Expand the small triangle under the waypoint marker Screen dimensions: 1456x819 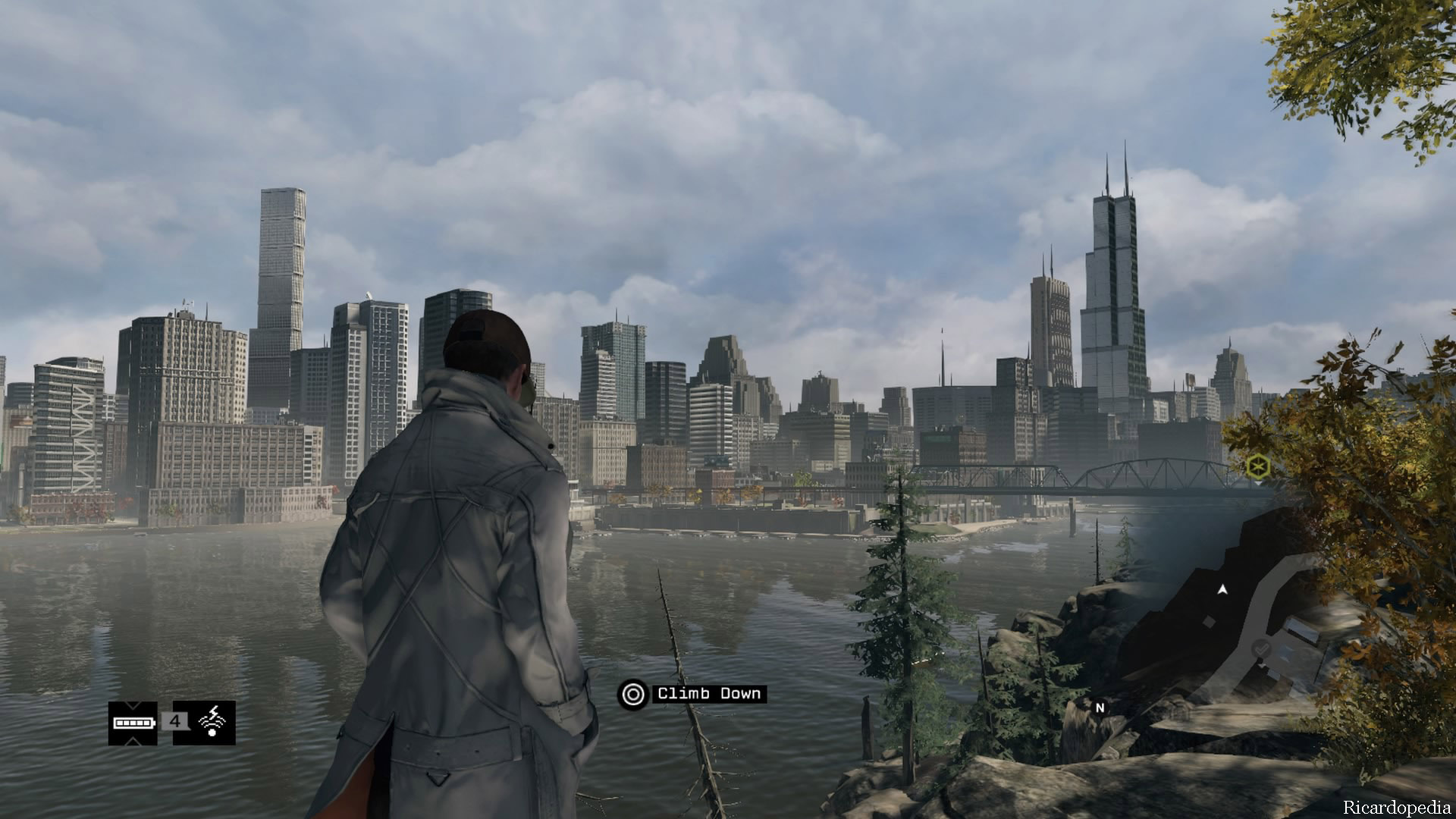[x=1258, y=483]
